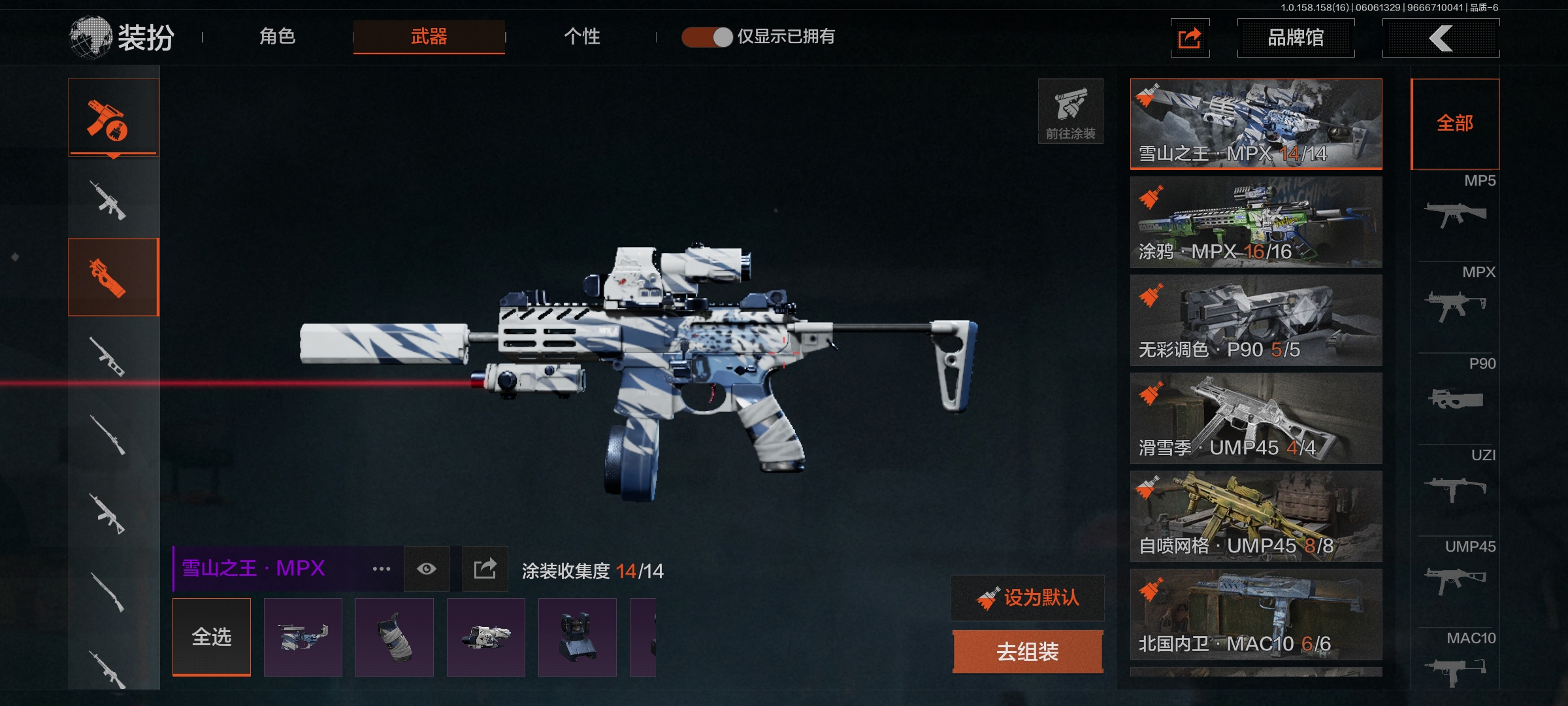Toggle the 仅显示已拥有 switch
This screenshot has width=1568, height=706.
707,37
